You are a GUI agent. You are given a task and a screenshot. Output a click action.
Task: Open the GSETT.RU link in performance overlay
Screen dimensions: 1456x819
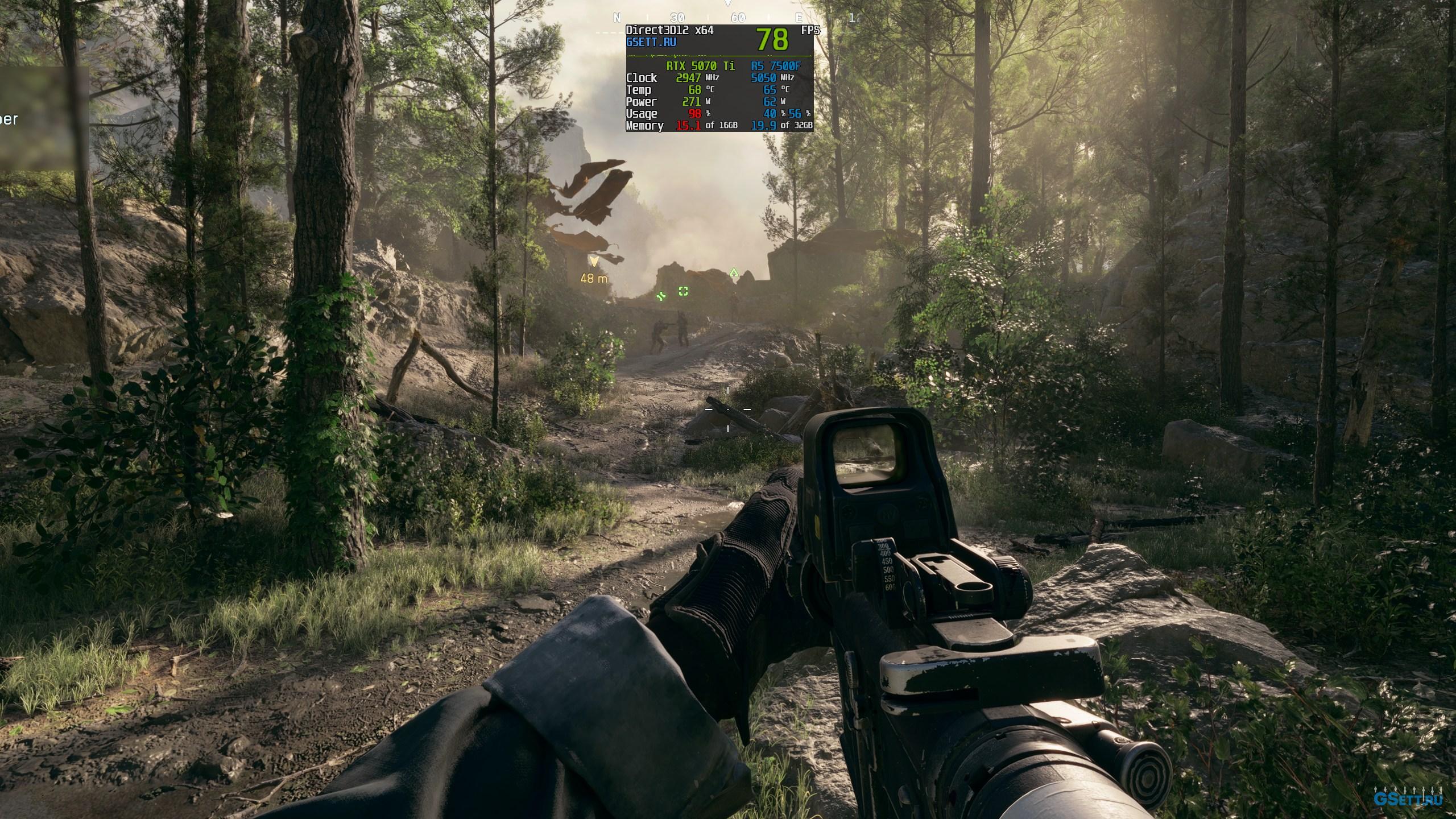click(x=651, y=42)
